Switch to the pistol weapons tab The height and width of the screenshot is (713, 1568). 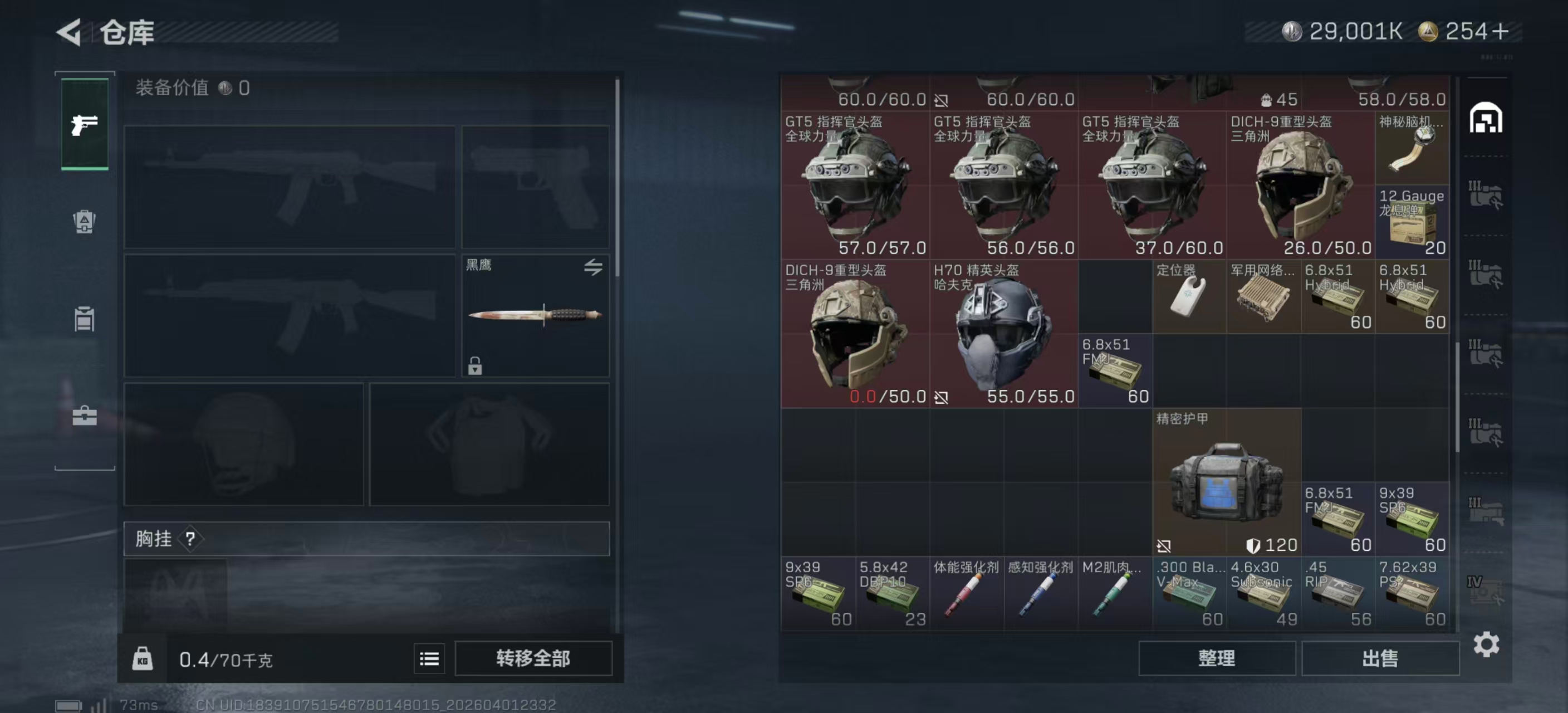[x=85, y=125]
